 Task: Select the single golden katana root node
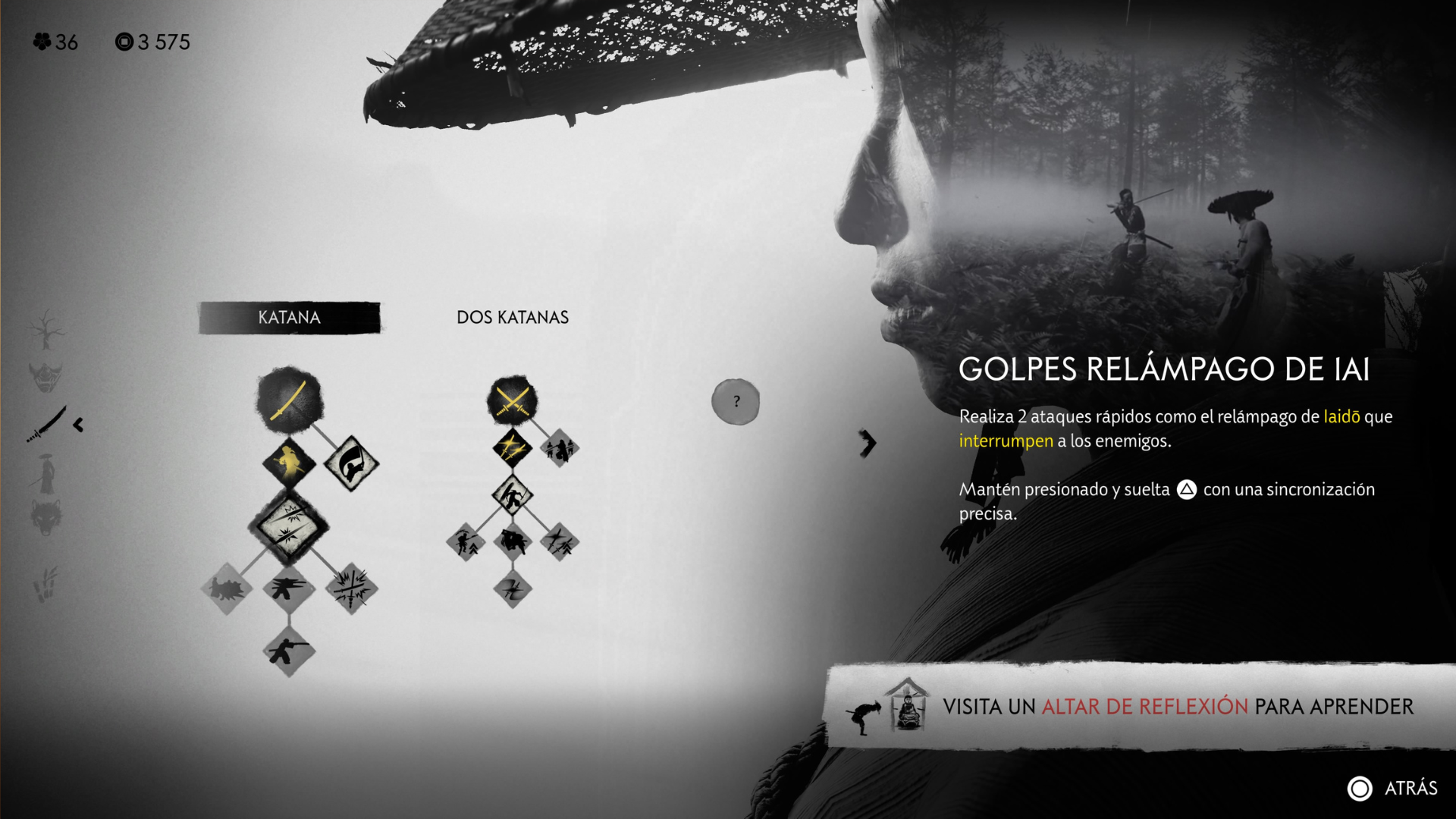tap(289, 399)
